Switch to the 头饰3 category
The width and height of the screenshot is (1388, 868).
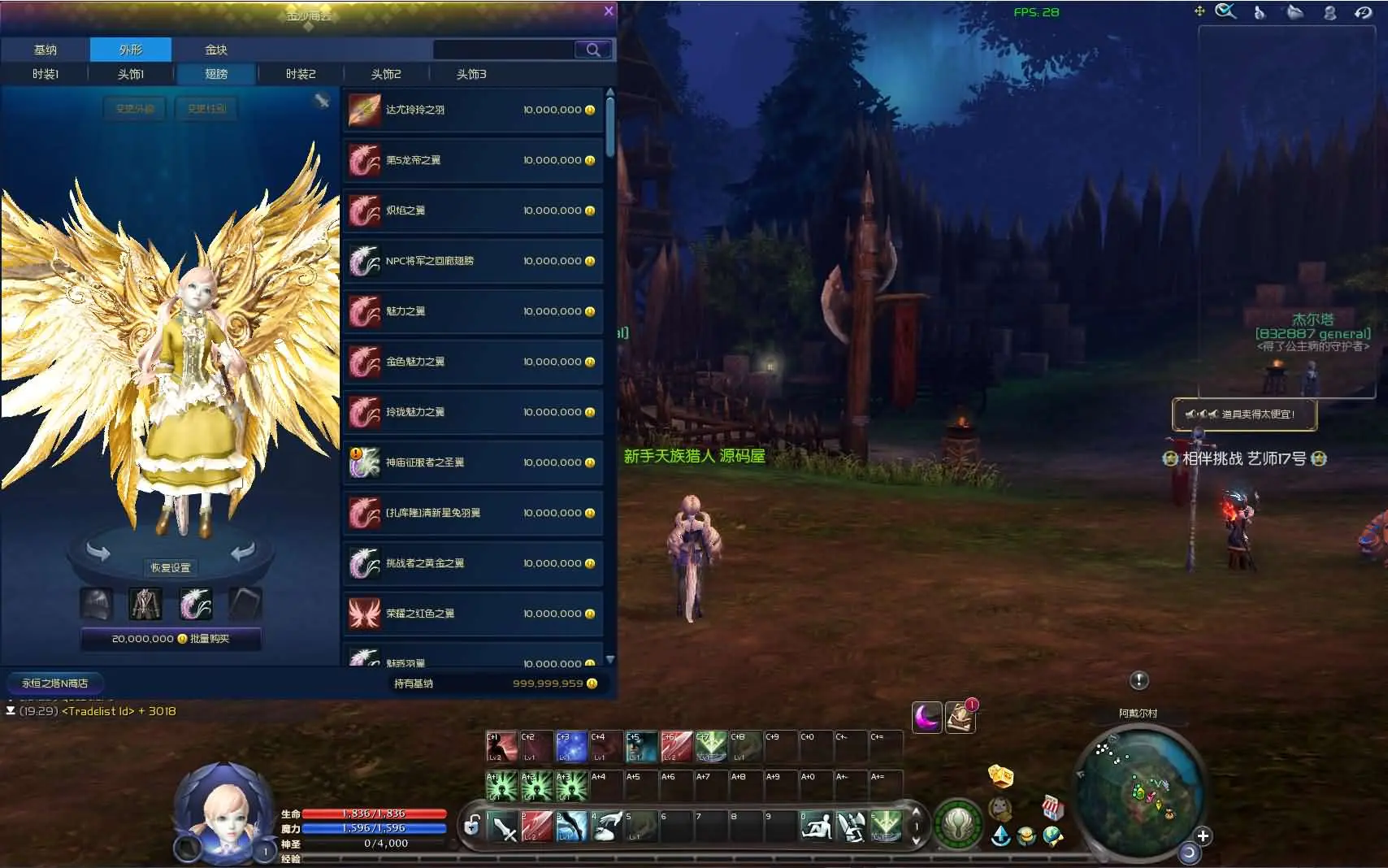coord(471,74)
